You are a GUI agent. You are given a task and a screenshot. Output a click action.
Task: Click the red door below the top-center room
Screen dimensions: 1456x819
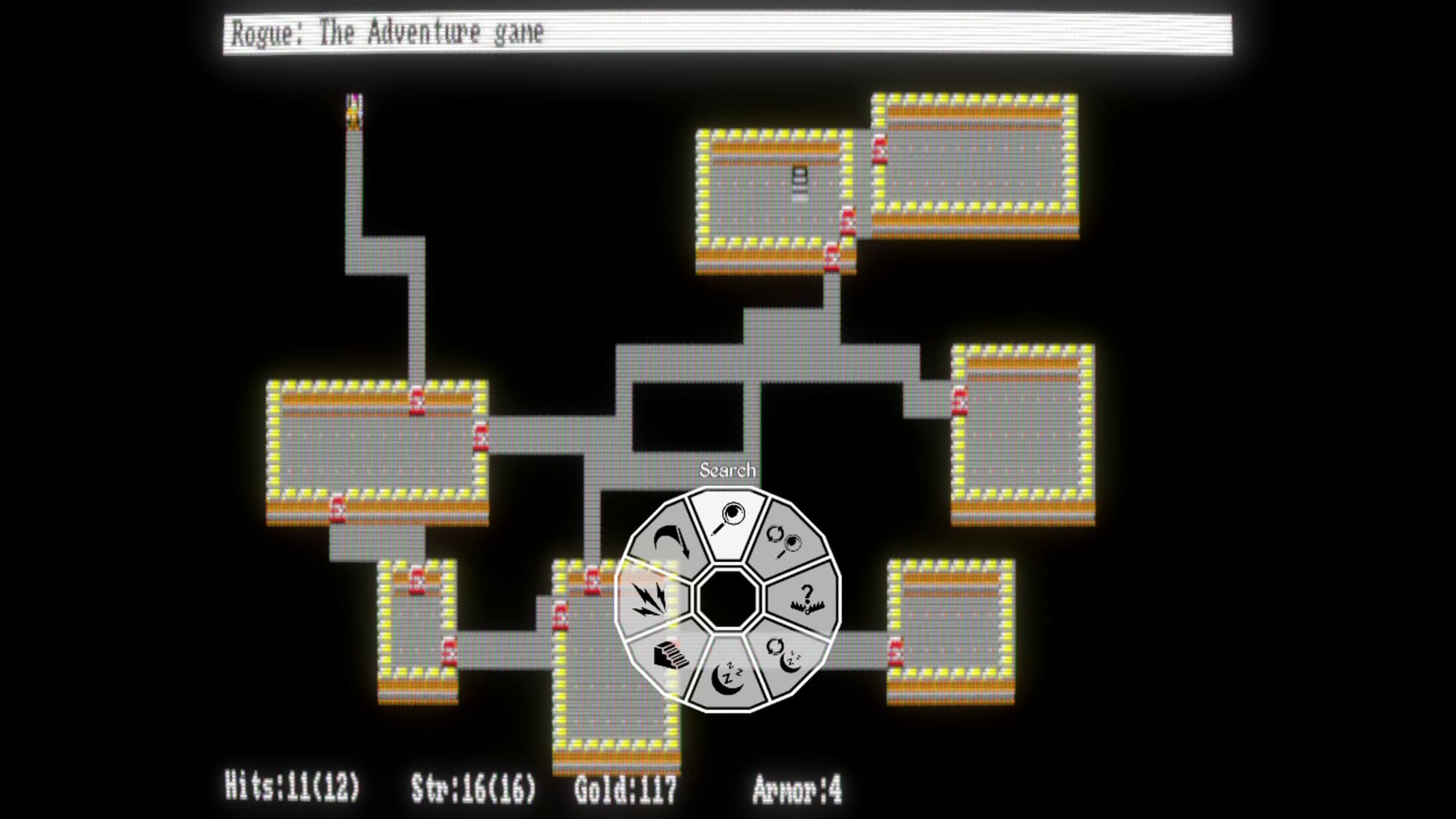pyautogui.click(x=833, y=258)
